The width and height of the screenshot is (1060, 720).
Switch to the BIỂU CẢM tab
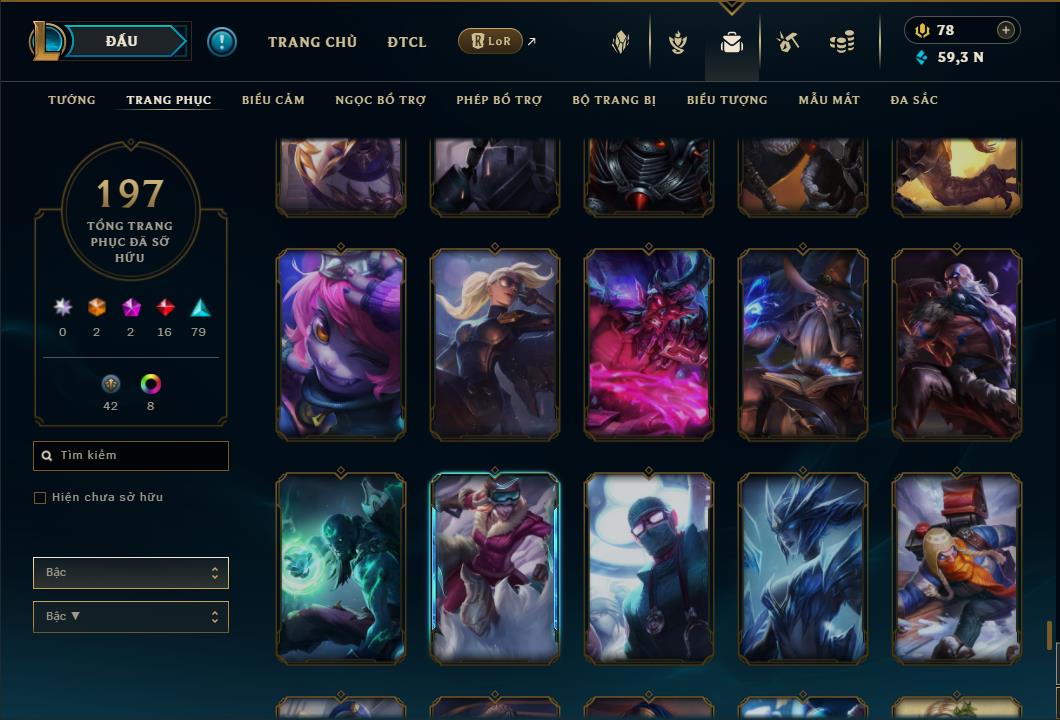(273, 100)
